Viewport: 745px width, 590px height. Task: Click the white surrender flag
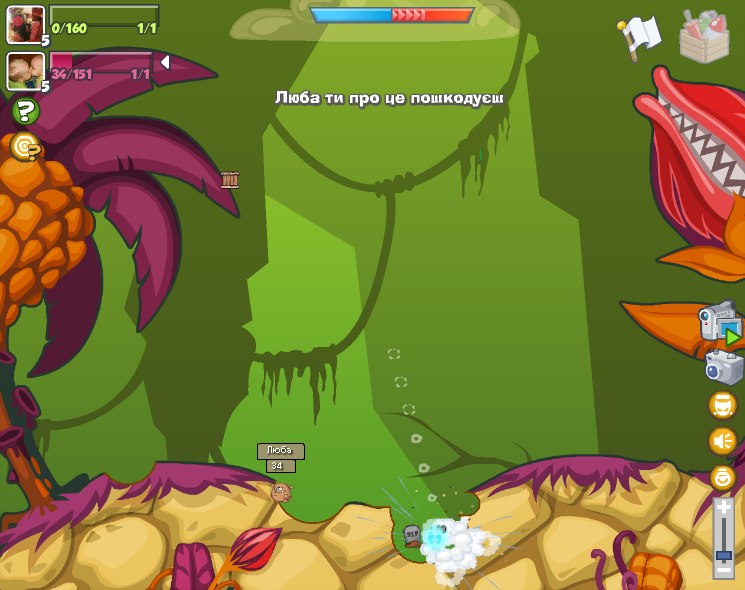point(641,34)
